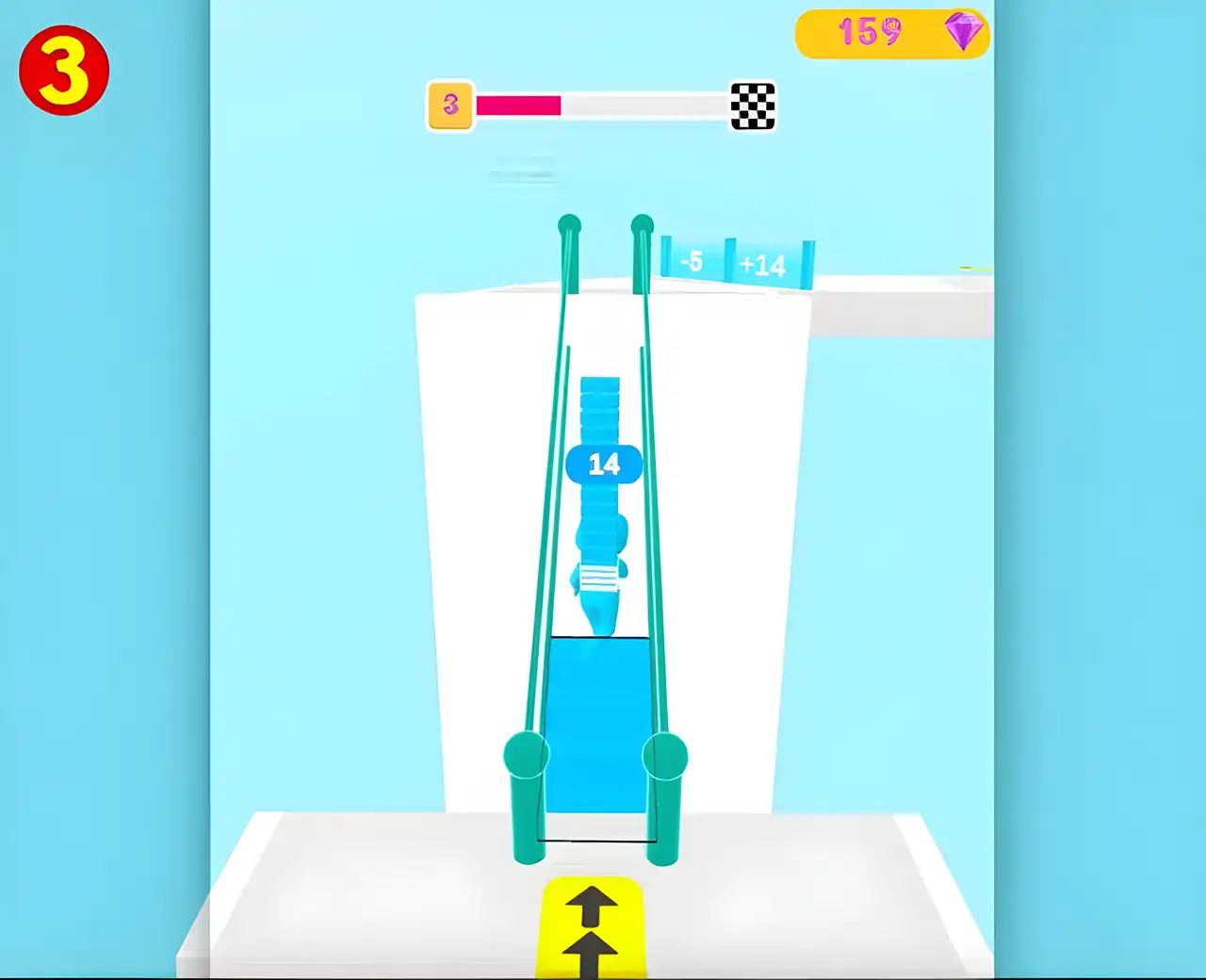Click the pink progress bar fill
Image resolution: width=1206 pixels, height=980 pixels.
[x=518, y=106]
